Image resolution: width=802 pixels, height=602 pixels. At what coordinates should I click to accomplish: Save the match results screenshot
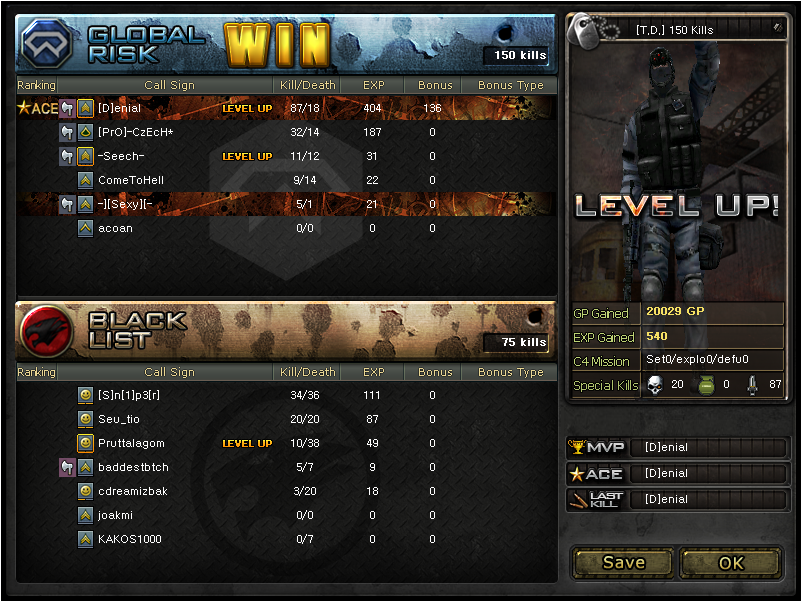click(623, 562)
